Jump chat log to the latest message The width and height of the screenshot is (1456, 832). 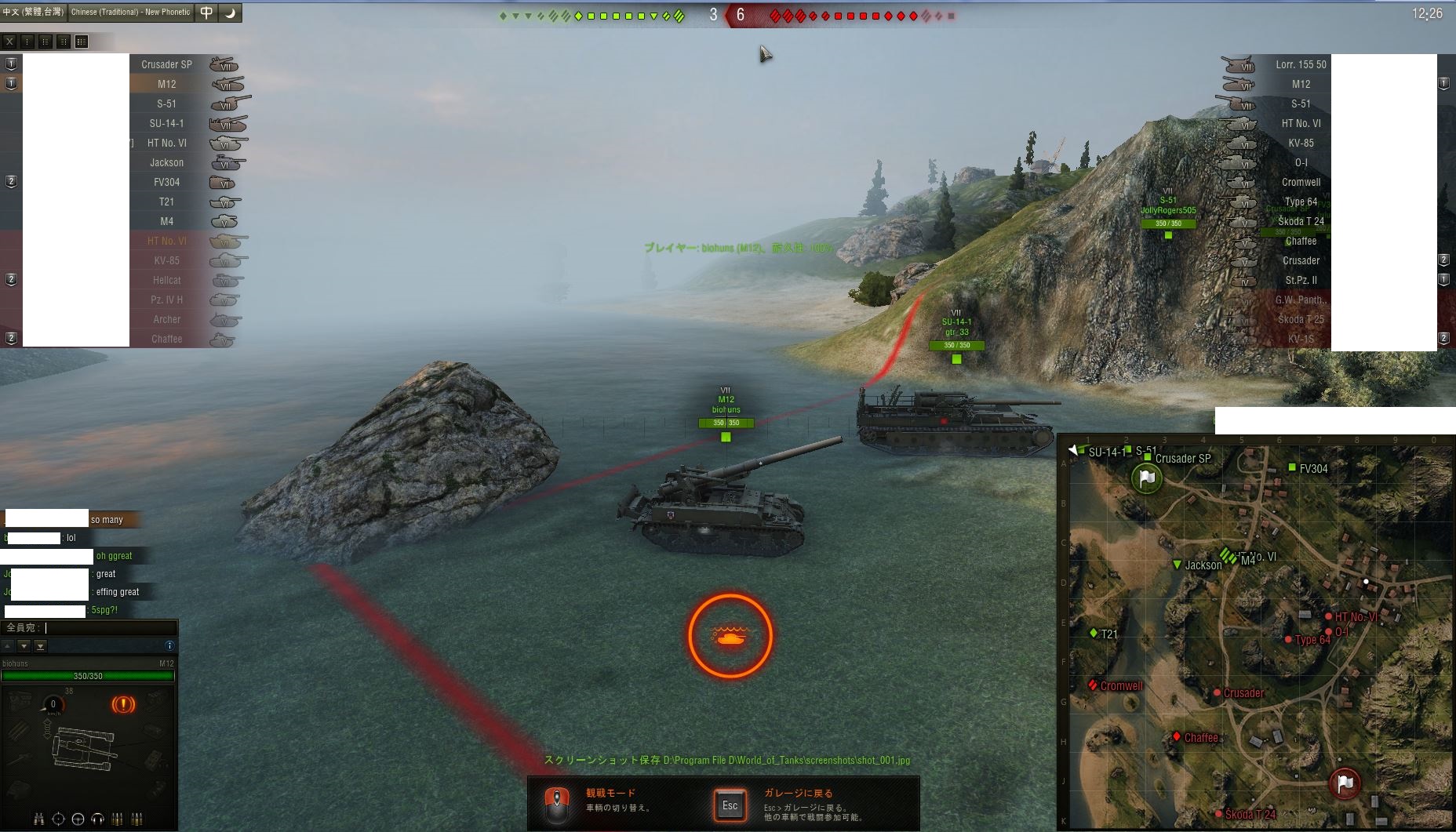41,646
